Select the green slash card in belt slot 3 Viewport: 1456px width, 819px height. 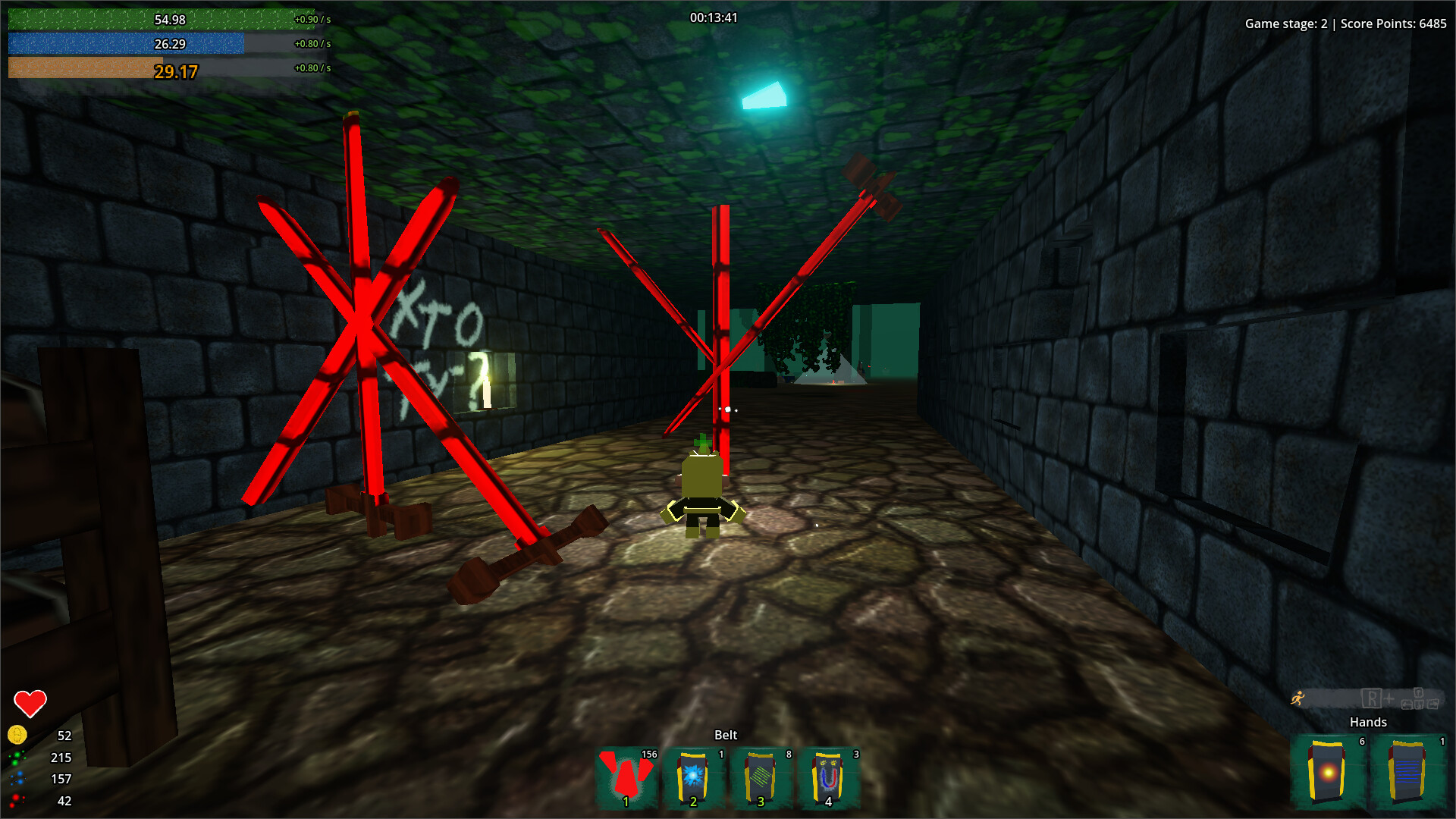(761, 775)
